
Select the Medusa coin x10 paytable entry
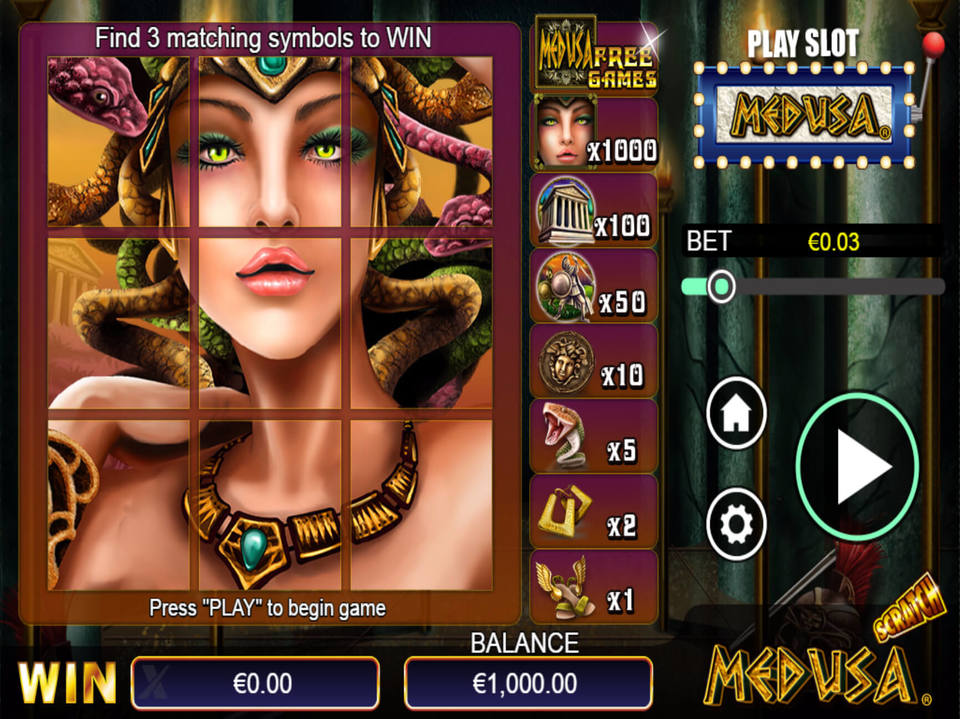(x=594, y=361)
